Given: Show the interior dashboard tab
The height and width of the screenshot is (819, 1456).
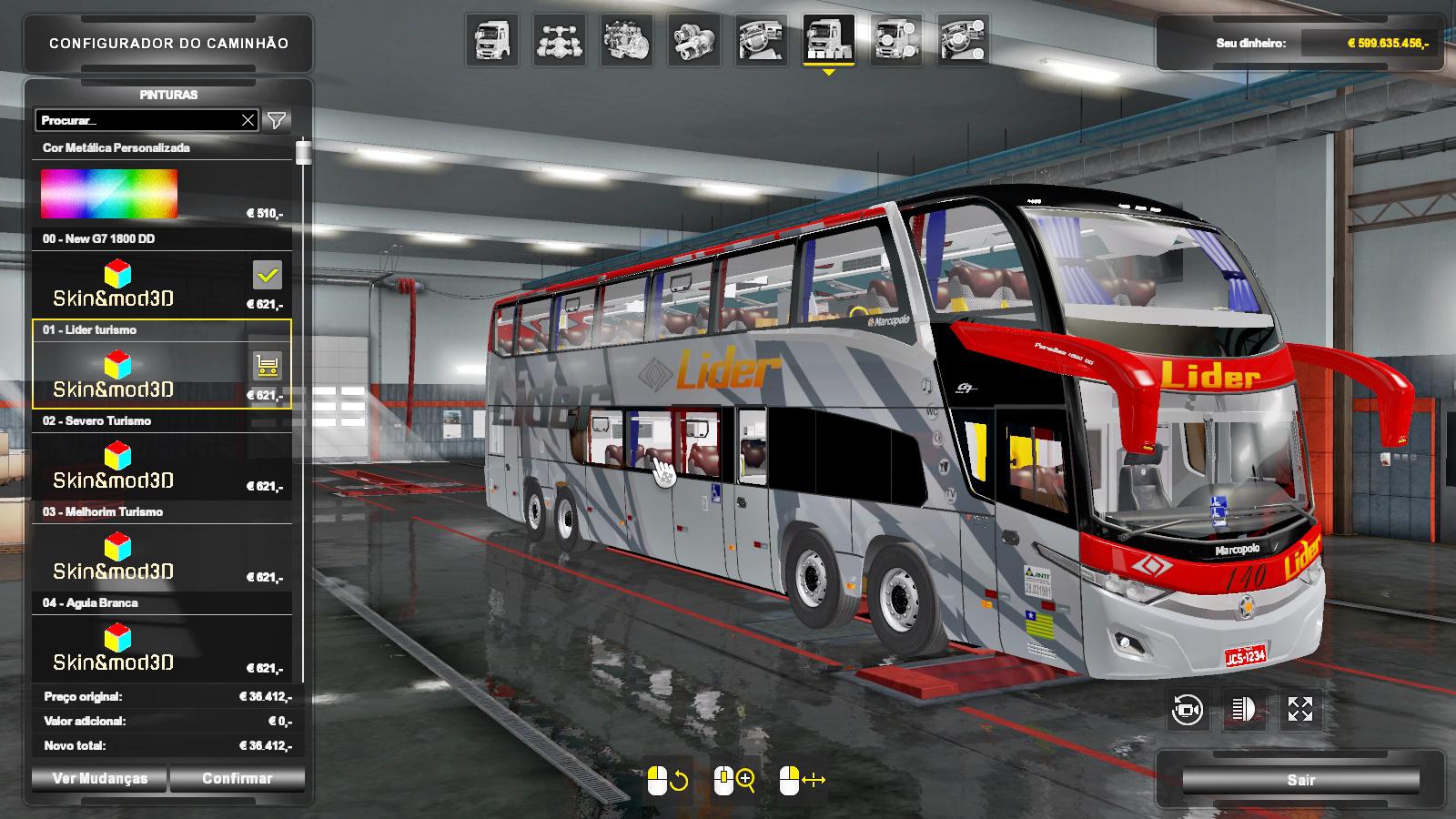Looking at the screenshot, I should tap(762, 41).
